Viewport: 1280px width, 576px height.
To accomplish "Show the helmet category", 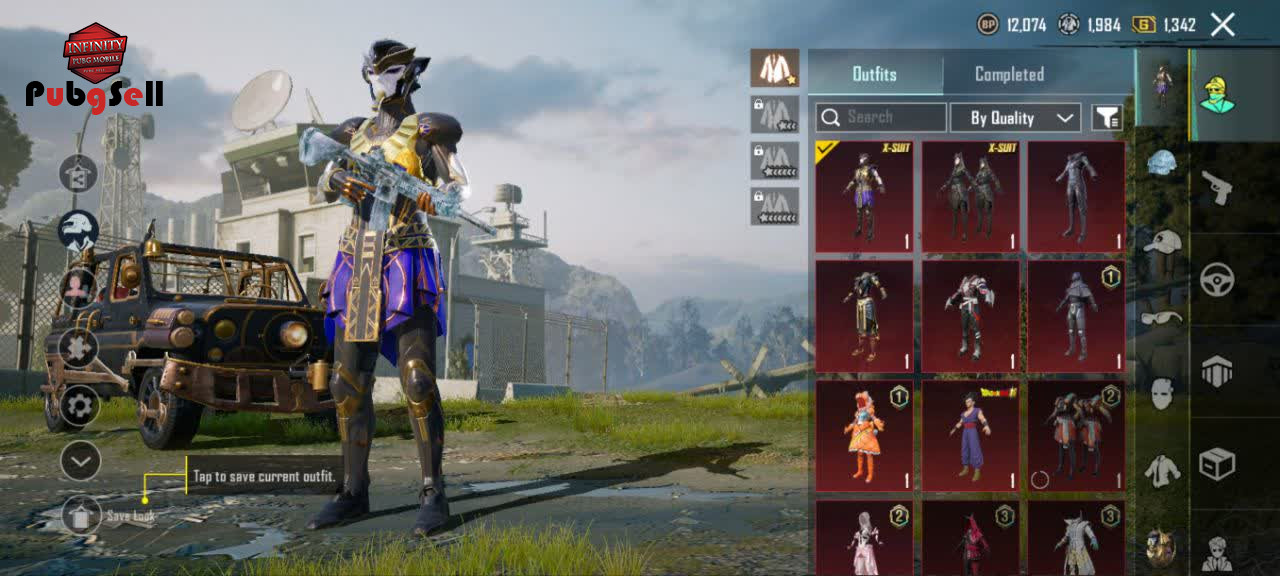I will 1161,164.
